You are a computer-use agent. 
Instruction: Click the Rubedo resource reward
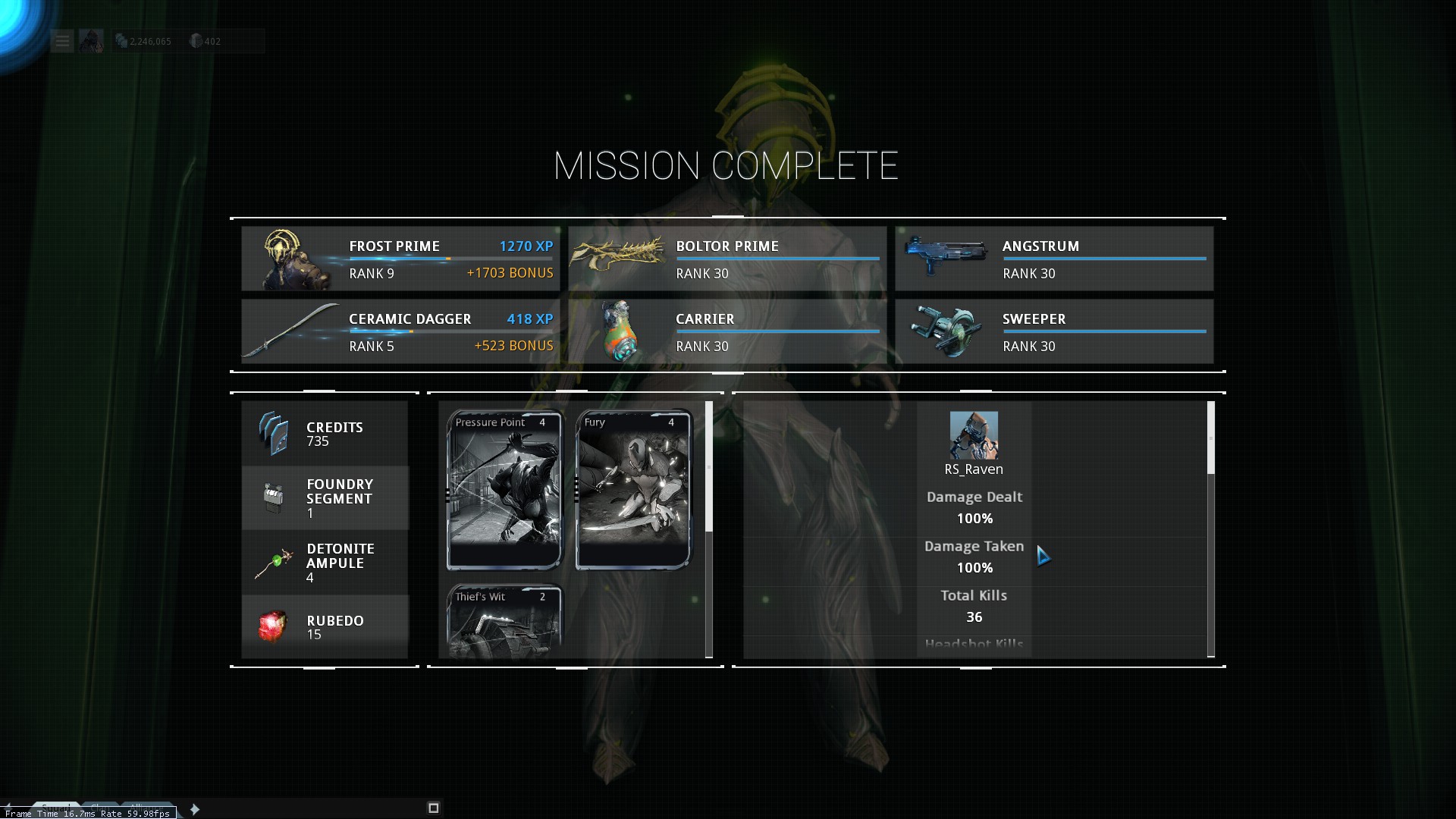pos(325,627)
